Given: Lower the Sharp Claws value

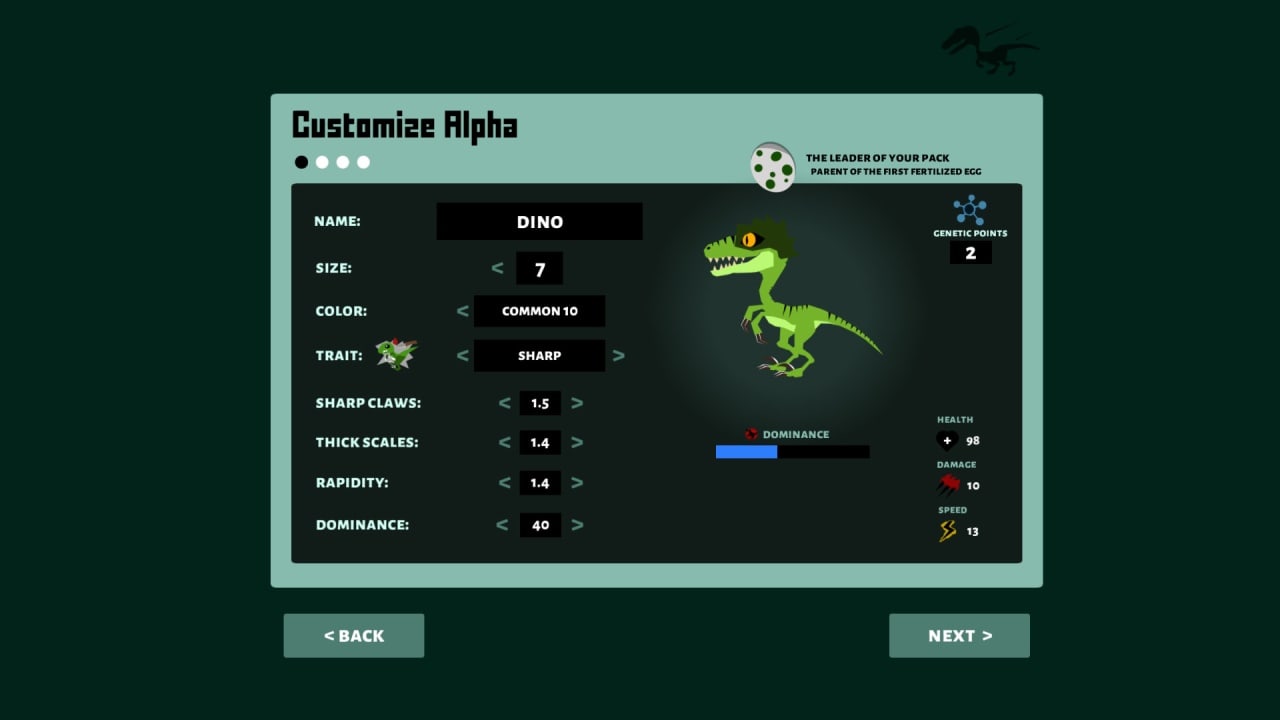Looking at the screenshot, I should [504, 403].
